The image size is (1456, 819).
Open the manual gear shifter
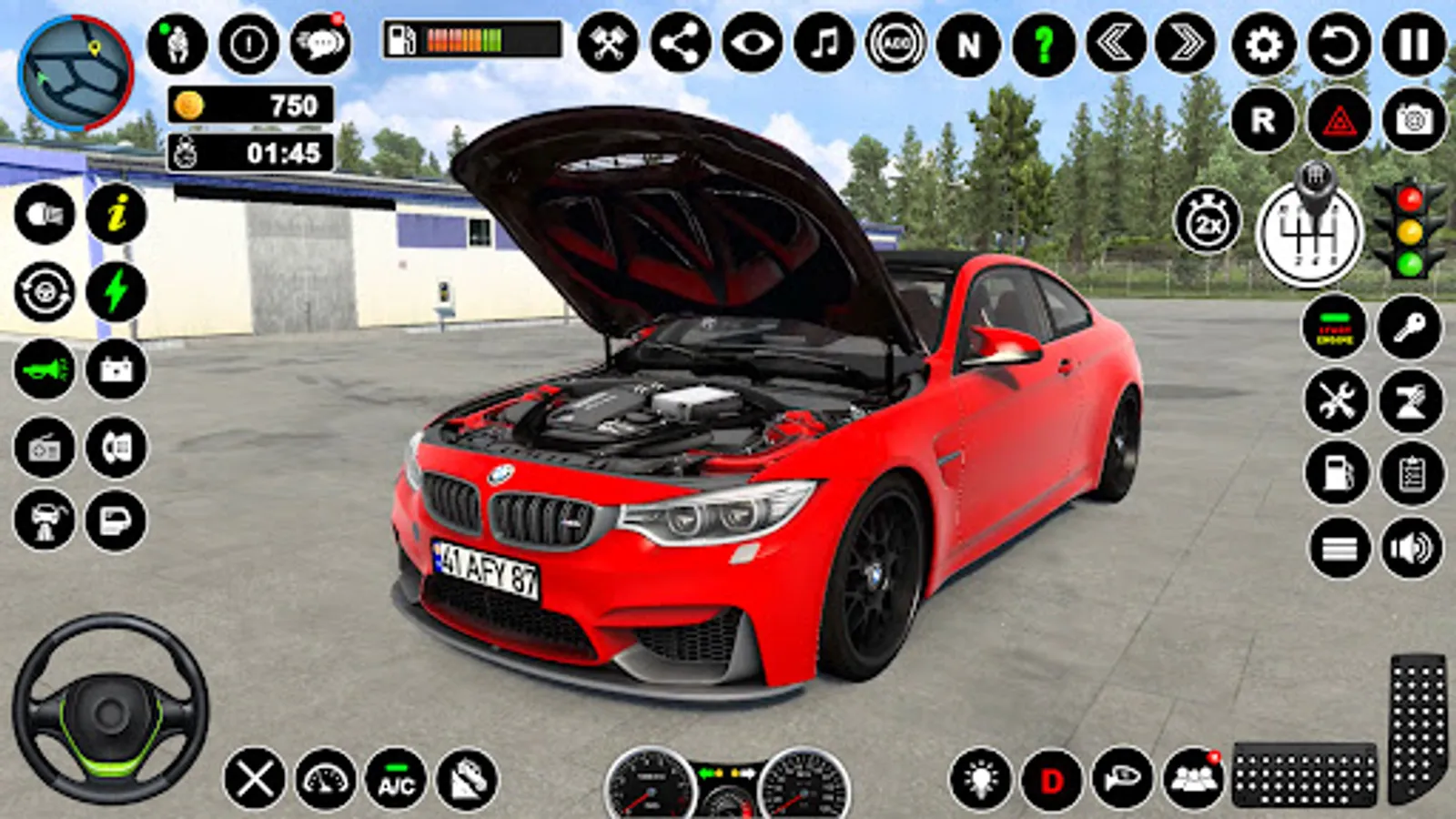click(1309, 230)
